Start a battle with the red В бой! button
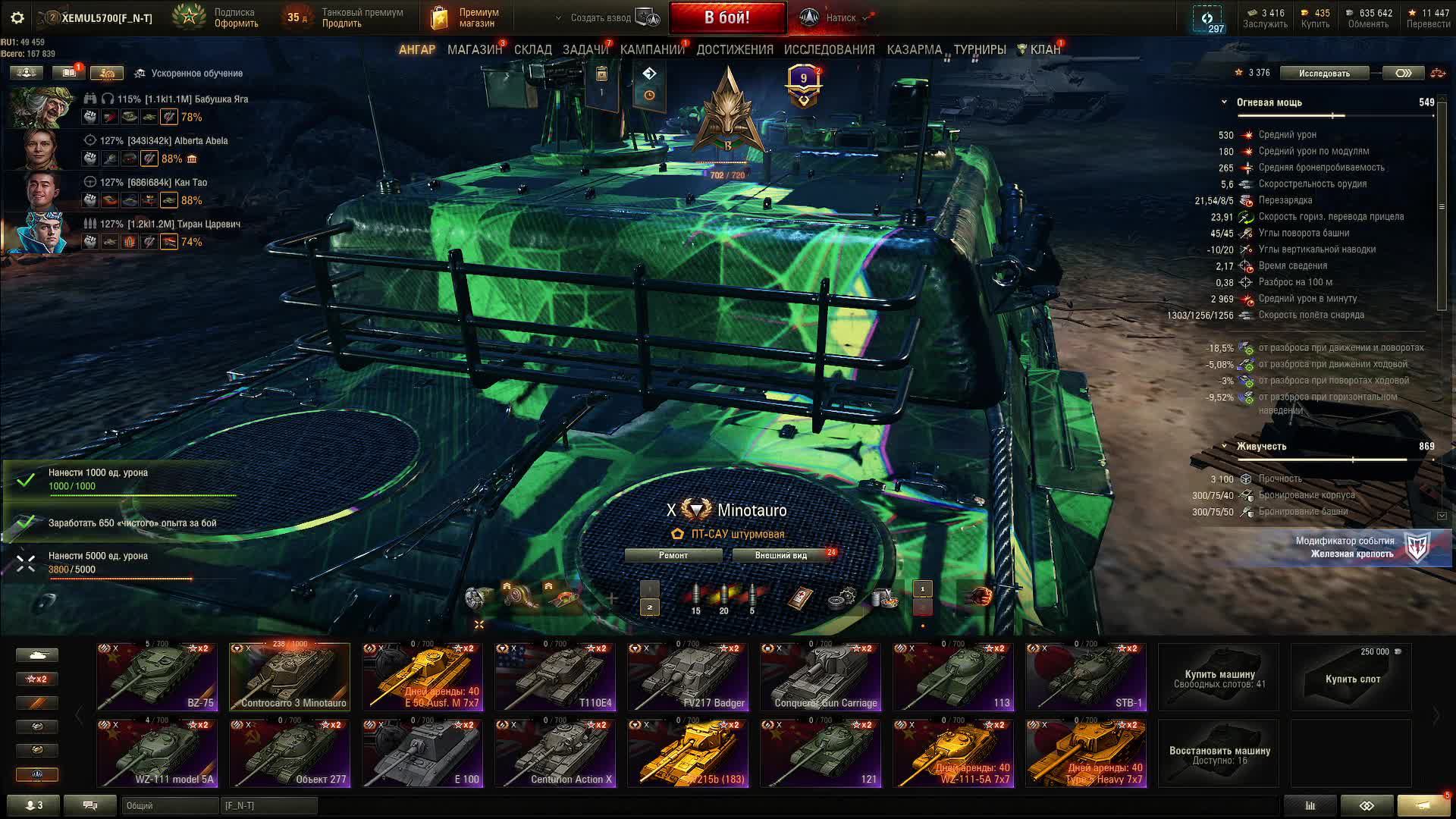 tap(726, 17)
